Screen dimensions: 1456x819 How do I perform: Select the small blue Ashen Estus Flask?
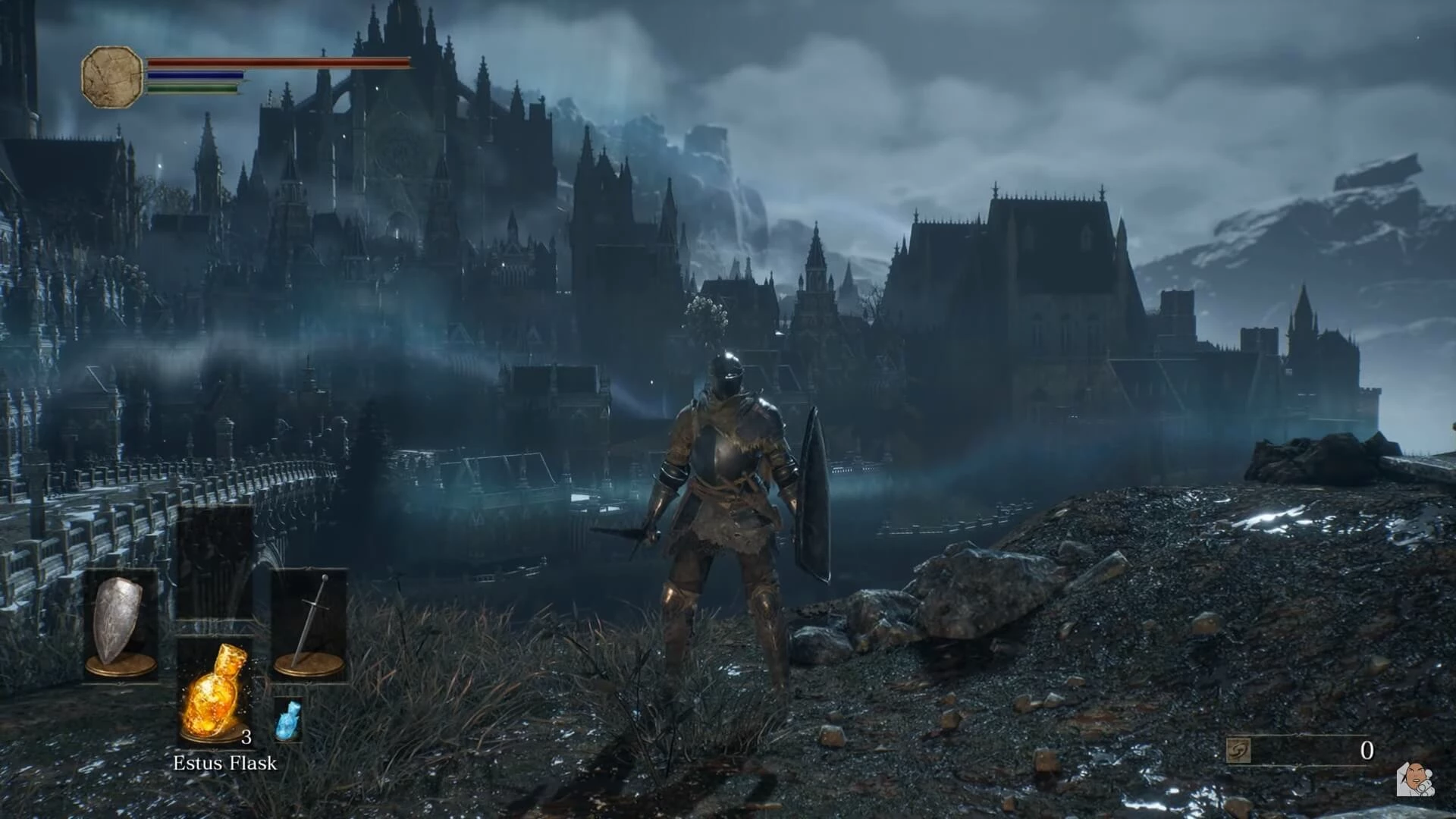coord(288,719)
